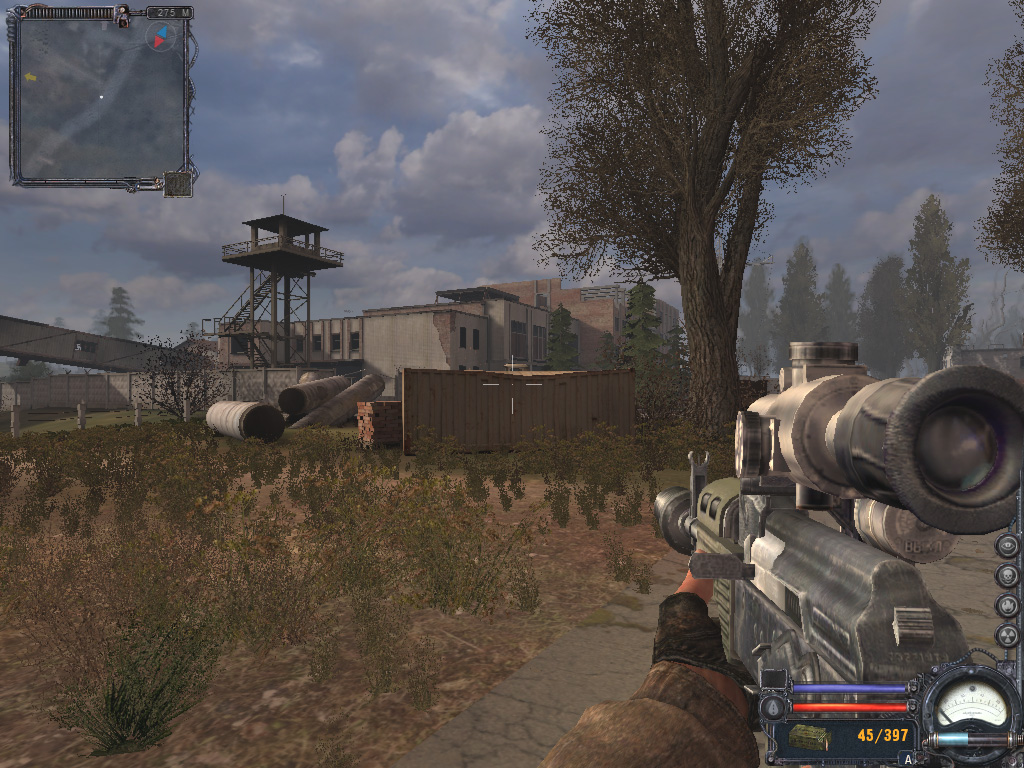Click the square panel at the minimap's corner
Image resolution: width=1024 pixels, height=768 pixels.
(x=178, y=184)
